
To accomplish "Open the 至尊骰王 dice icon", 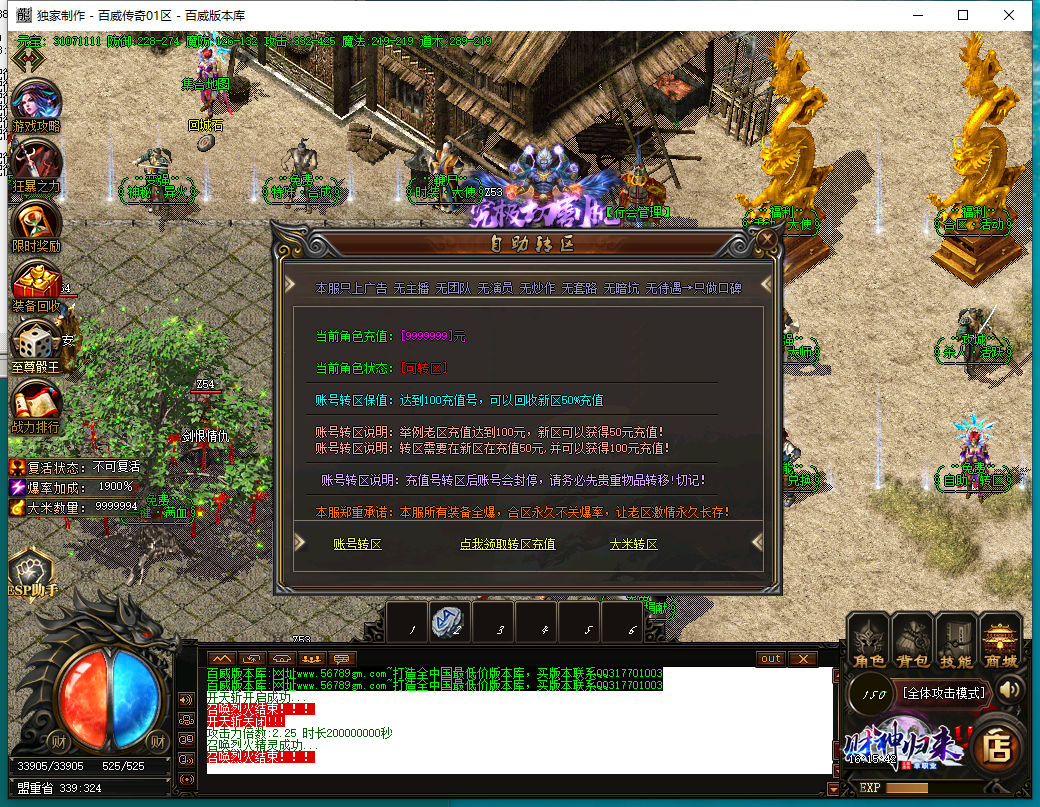I will pyautogui.click(x=36, y=344).
